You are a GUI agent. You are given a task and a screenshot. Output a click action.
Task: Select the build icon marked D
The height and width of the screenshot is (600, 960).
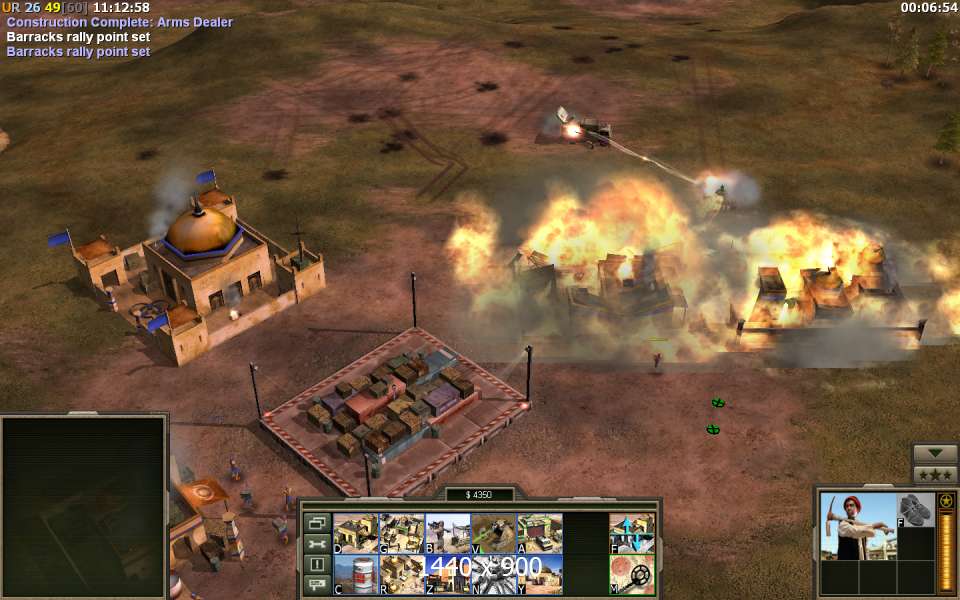355,534
